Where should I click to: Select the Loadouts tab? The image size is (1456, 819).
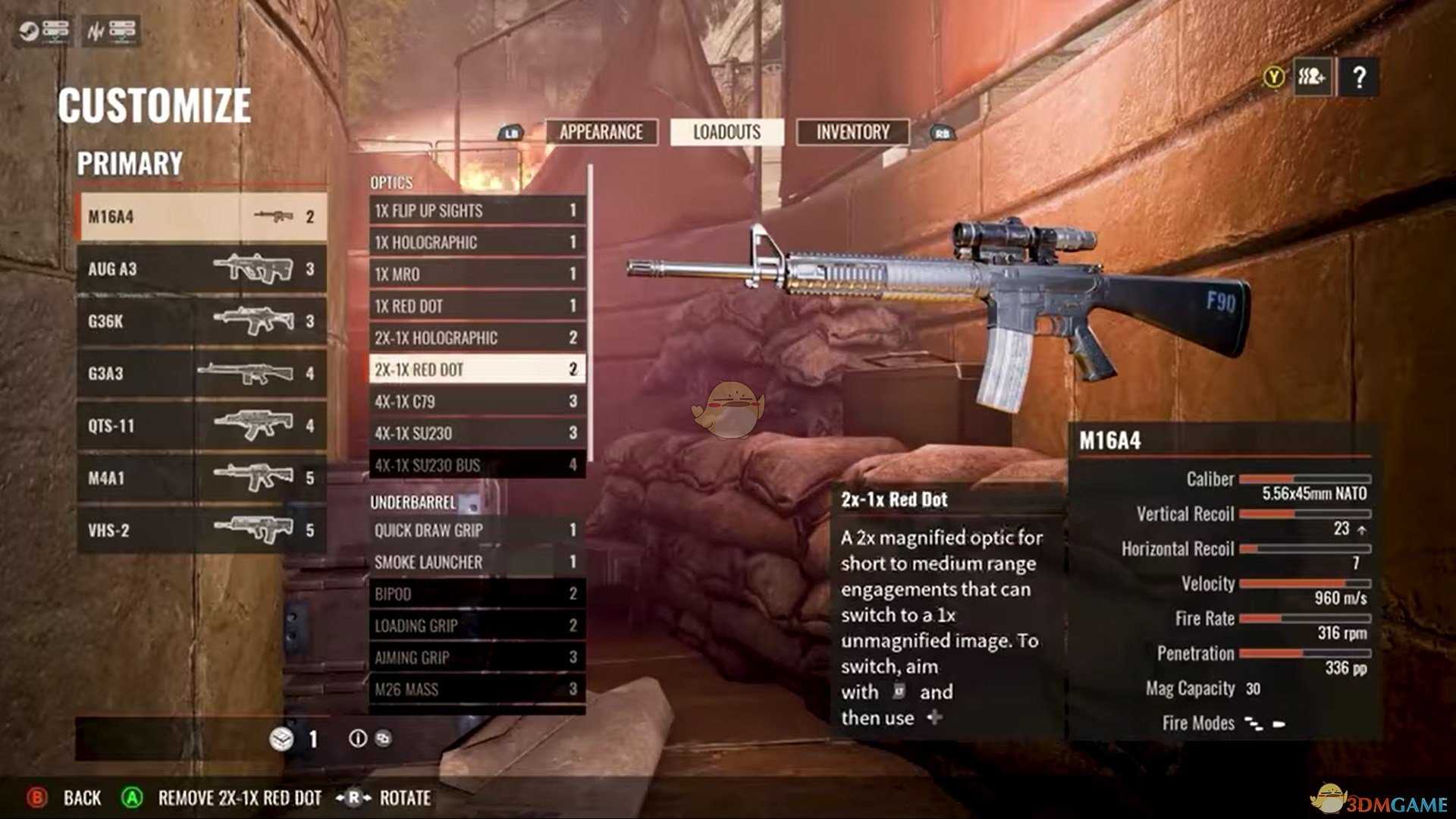pos(726,133)
